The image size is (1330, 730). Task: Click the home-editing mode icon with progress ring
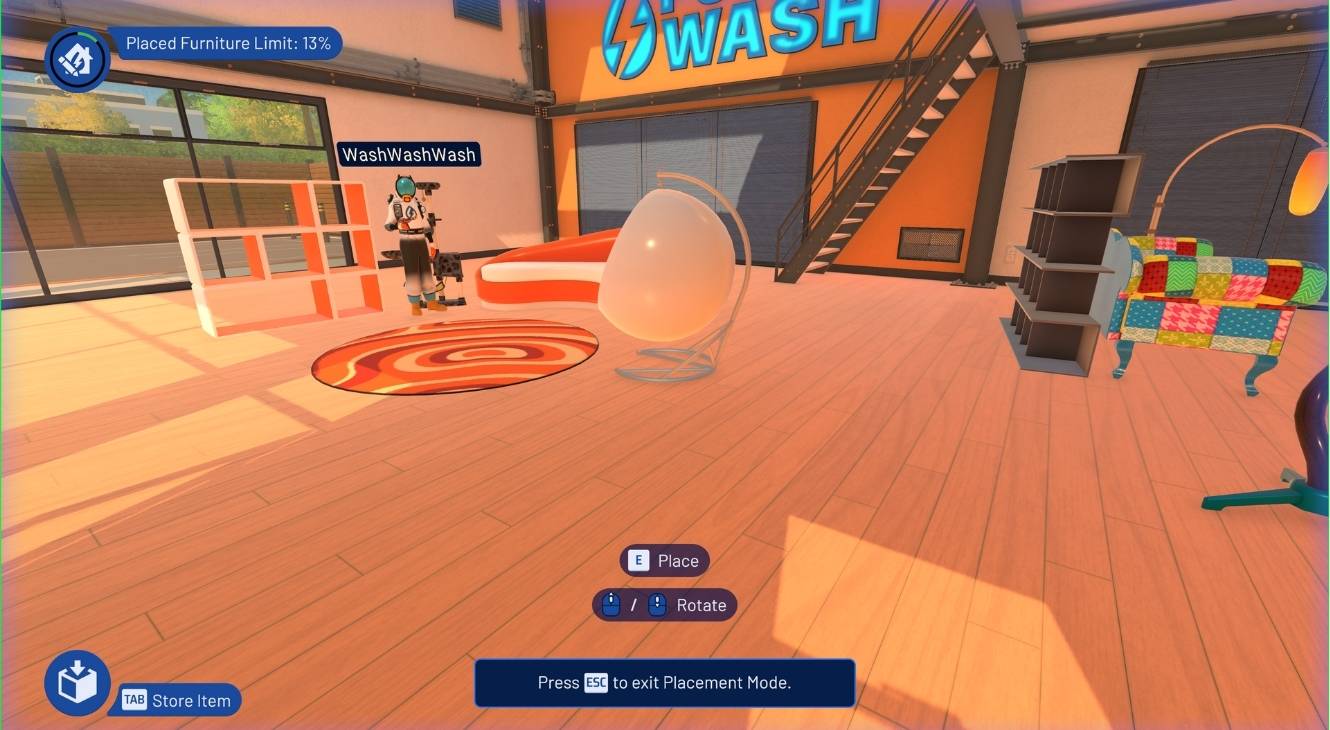(x=77, y=60)
